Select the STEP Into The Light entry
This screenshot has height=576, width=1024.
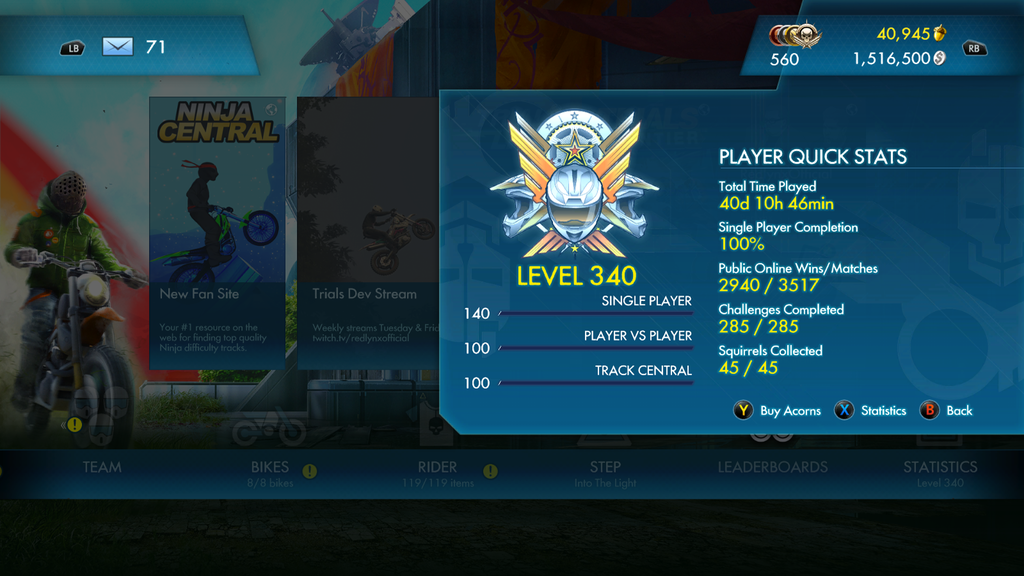pyautogui.click(x=605, y=472)
